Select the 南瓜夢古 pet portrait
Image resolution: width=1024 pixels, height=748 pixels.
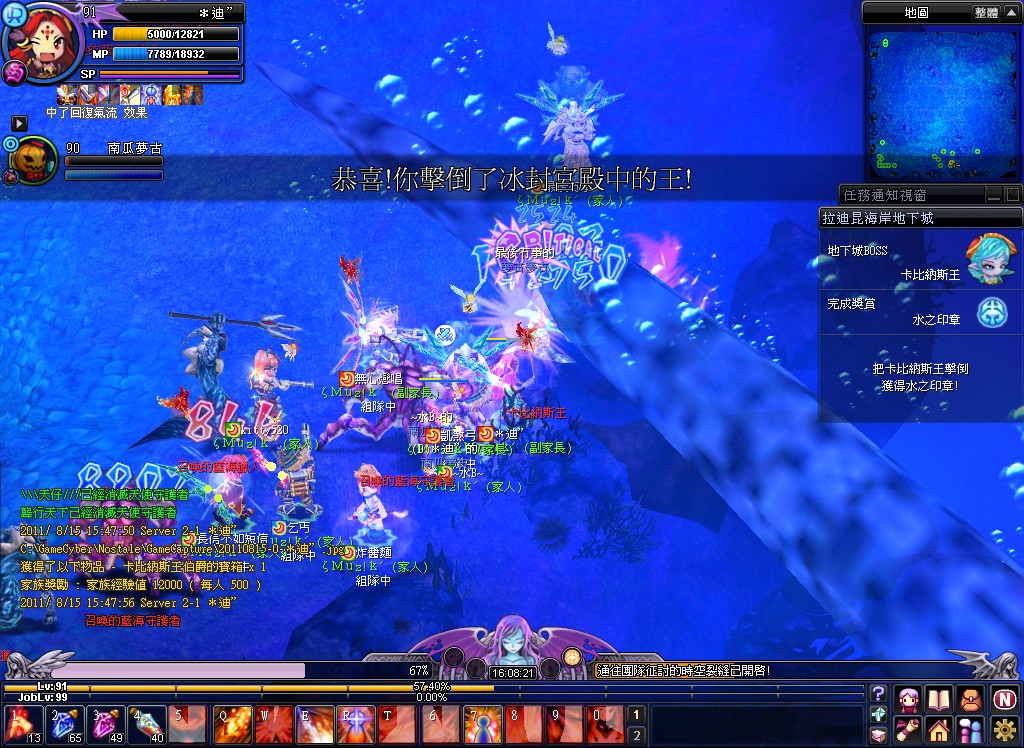[36, 160]
